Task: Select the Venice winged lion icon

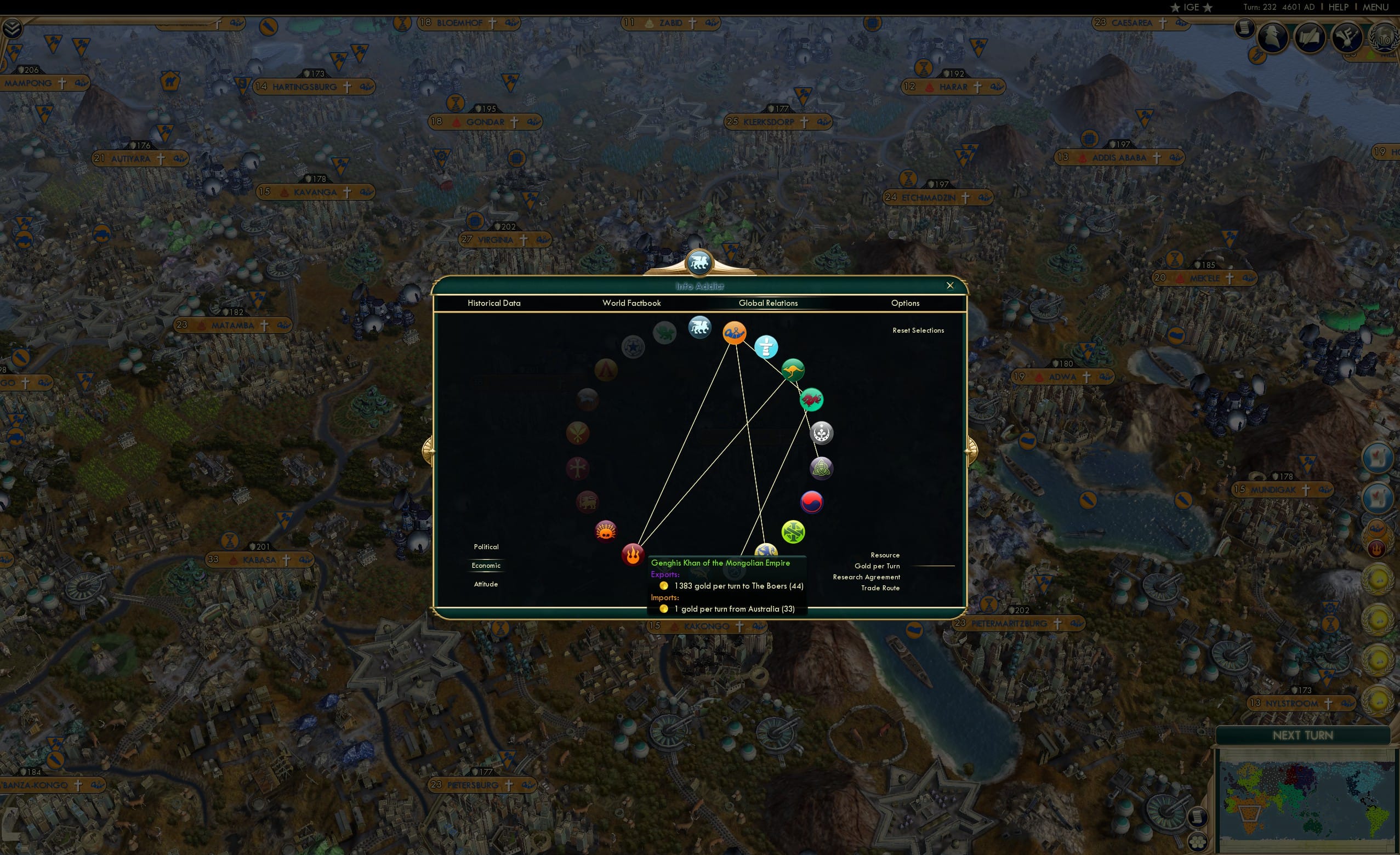Action: click(699, 328)
